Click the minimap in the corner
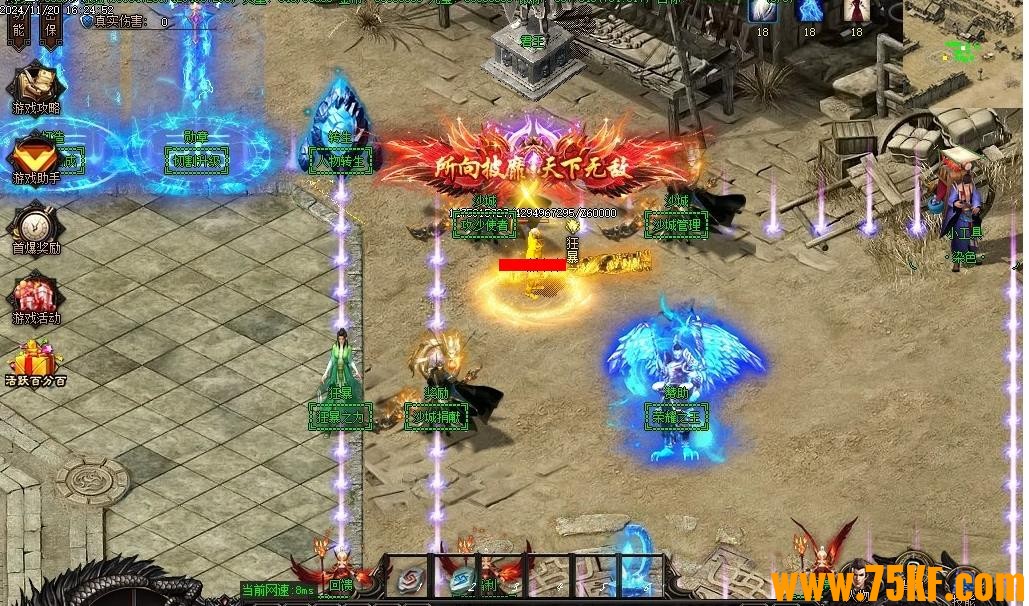Viewport: 1029px width, 606px height. coord(962,52)
